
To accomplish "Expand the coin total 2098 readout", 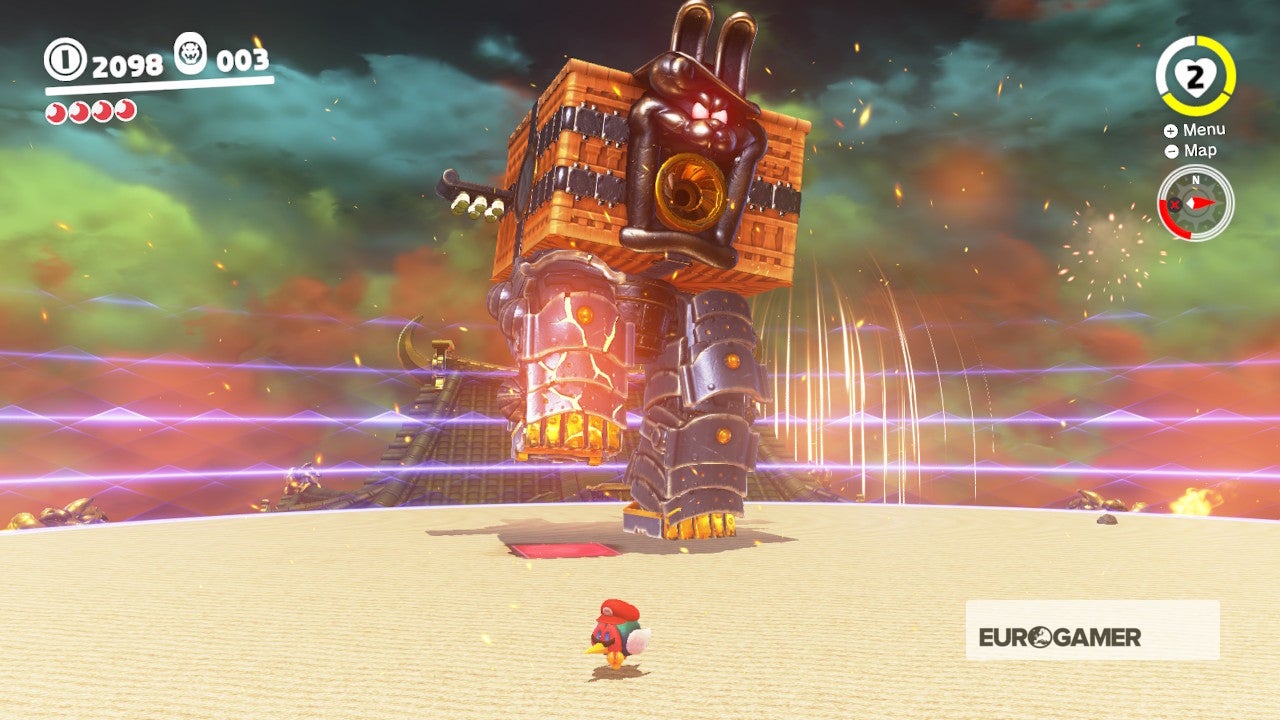I will [128, 64].
